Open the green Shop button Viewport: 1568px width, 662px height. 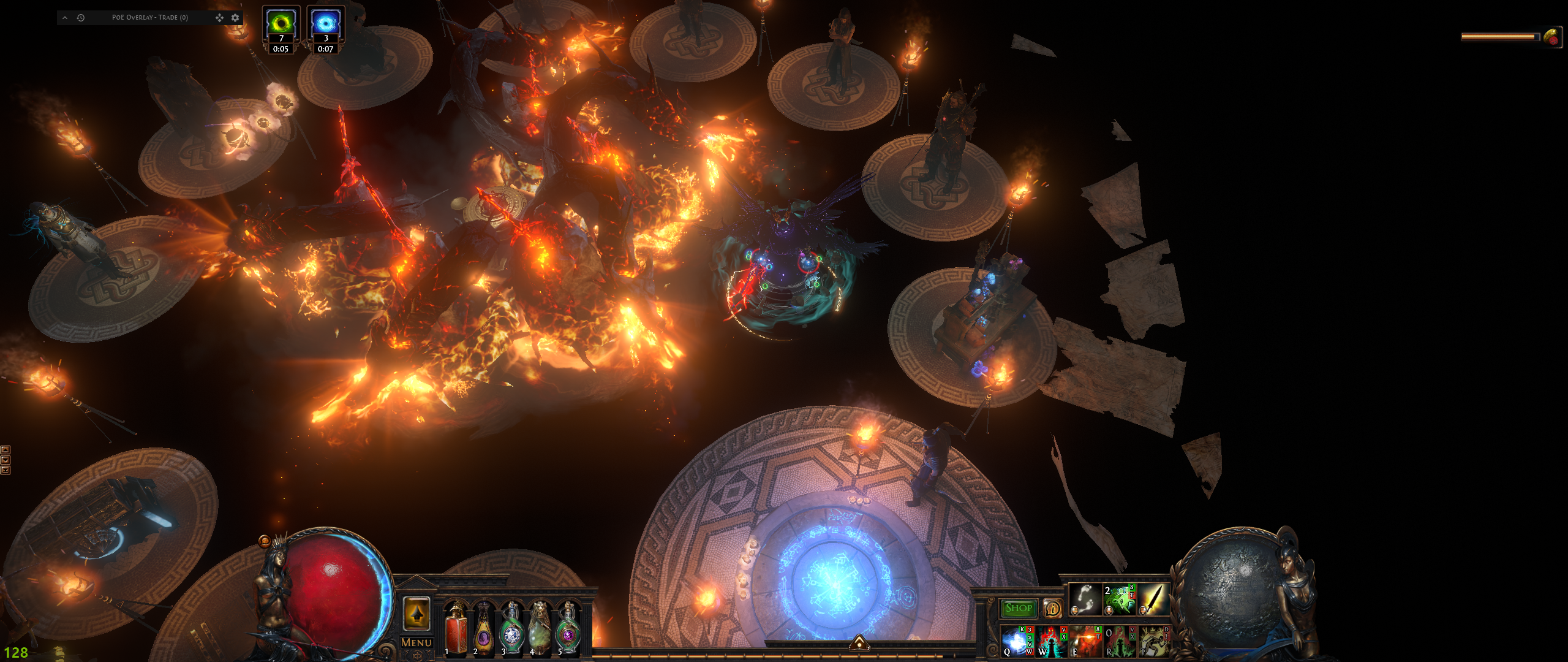click(1018, 608)
